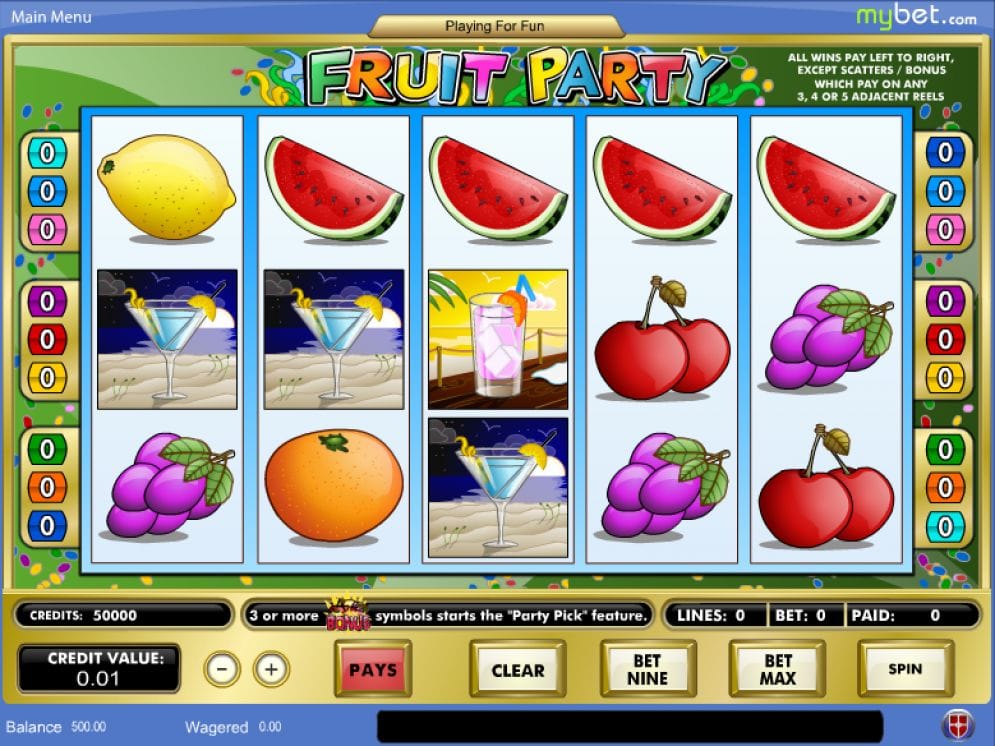
Task: Open the Main Menu
Action: (x=51, y=17)
